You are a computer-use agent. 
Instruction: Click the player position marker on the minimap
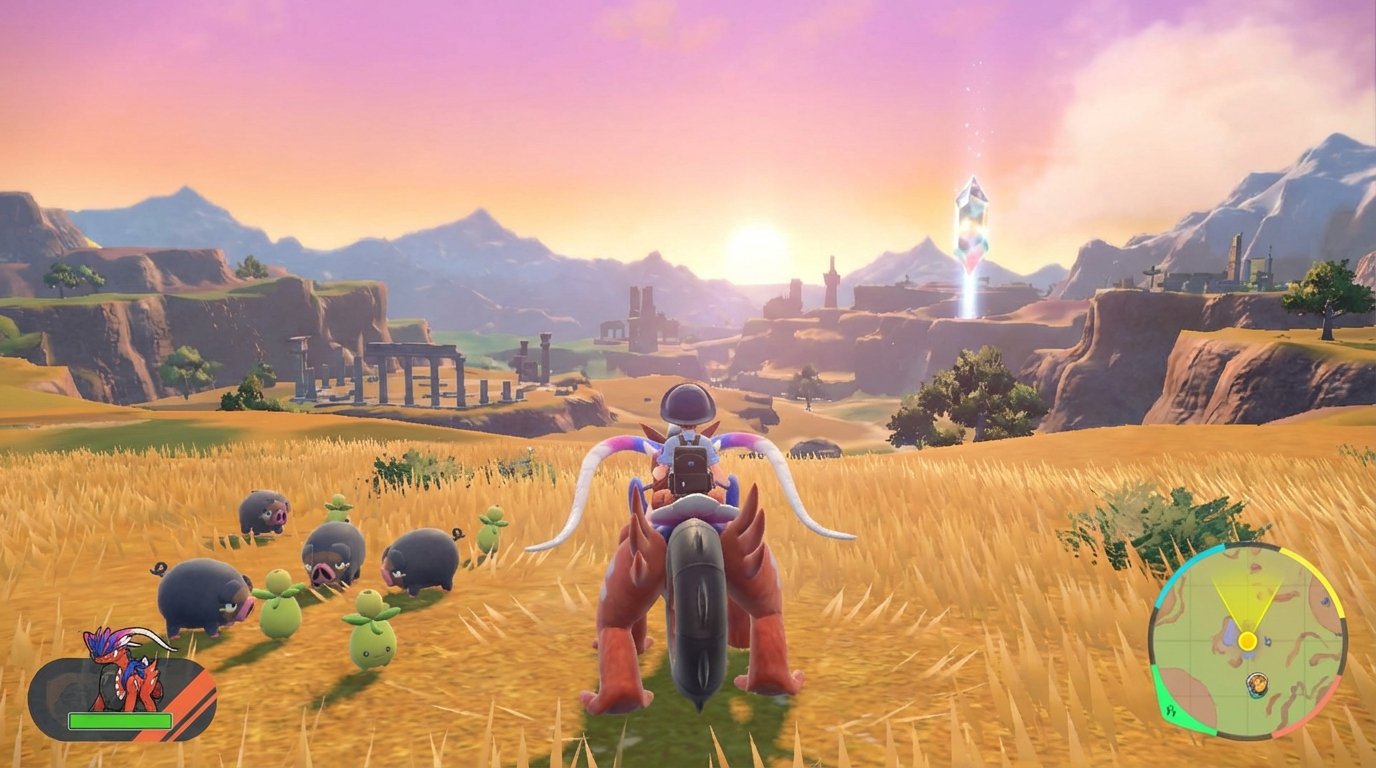coord(1248,640)
